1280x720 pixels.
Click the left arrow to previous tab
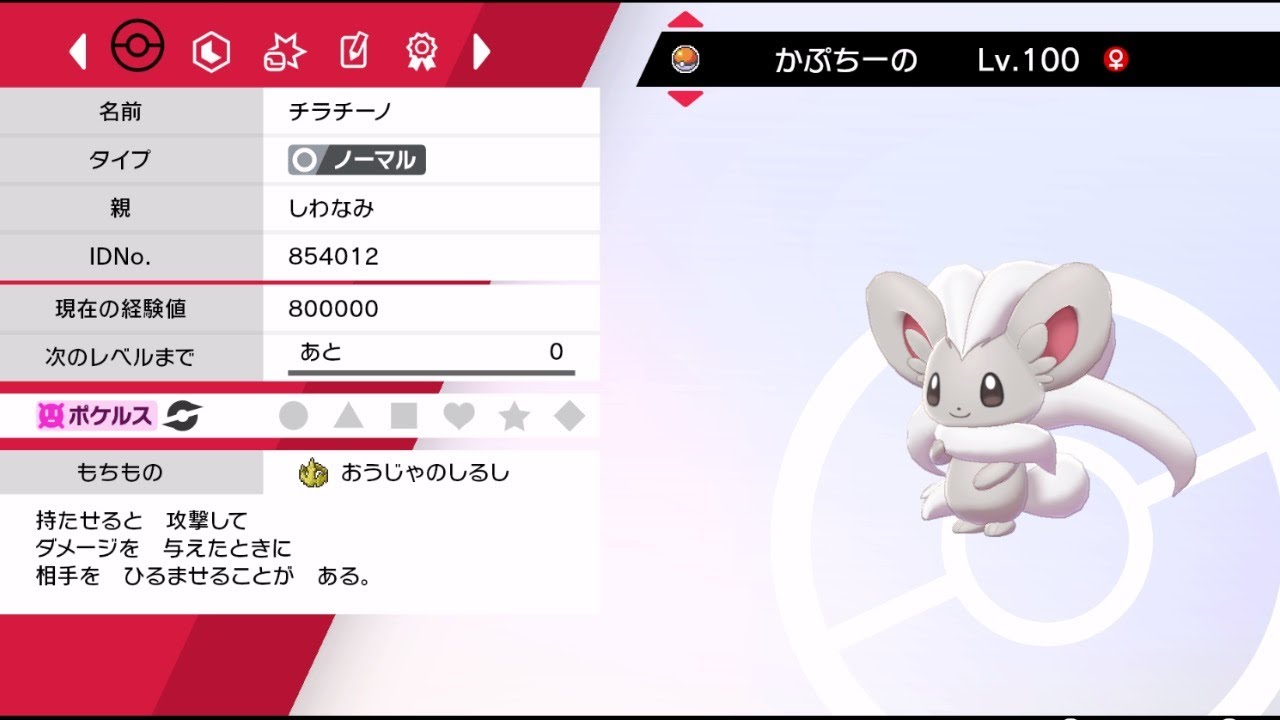[x=78, y=51]
